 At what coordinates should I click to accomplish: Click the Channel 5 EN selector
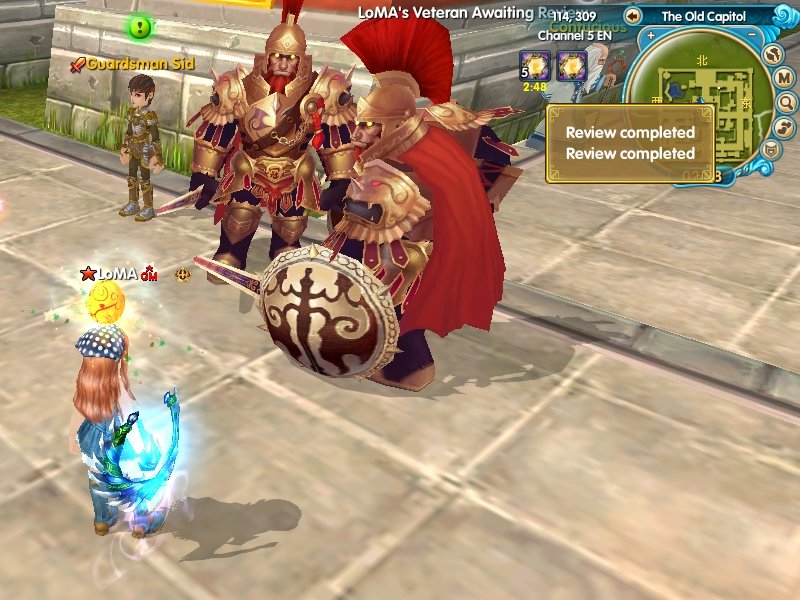point(575,35)
